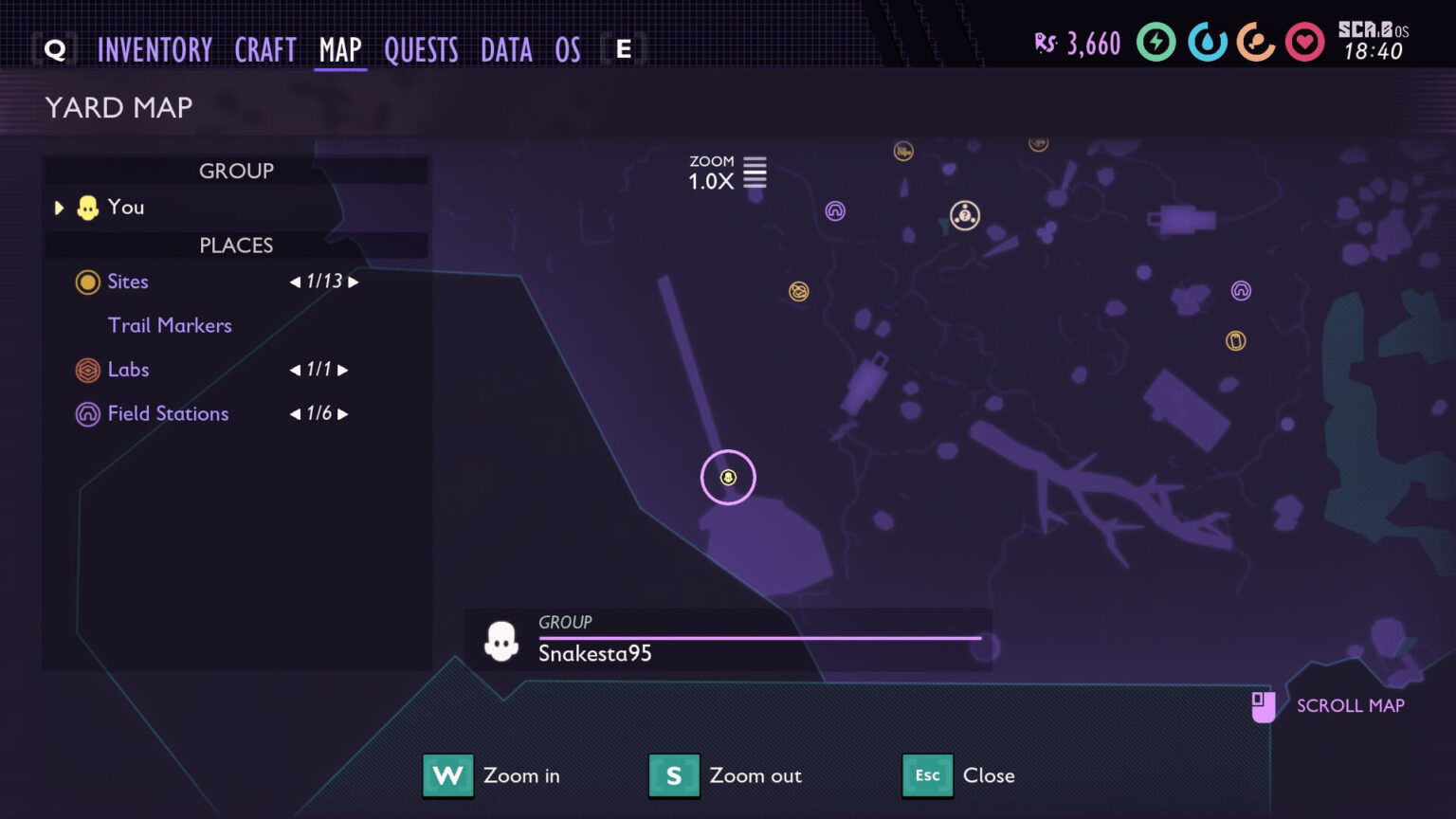Open the QUESTS tab
This screenshot has height=819, width=1456.
422,49
